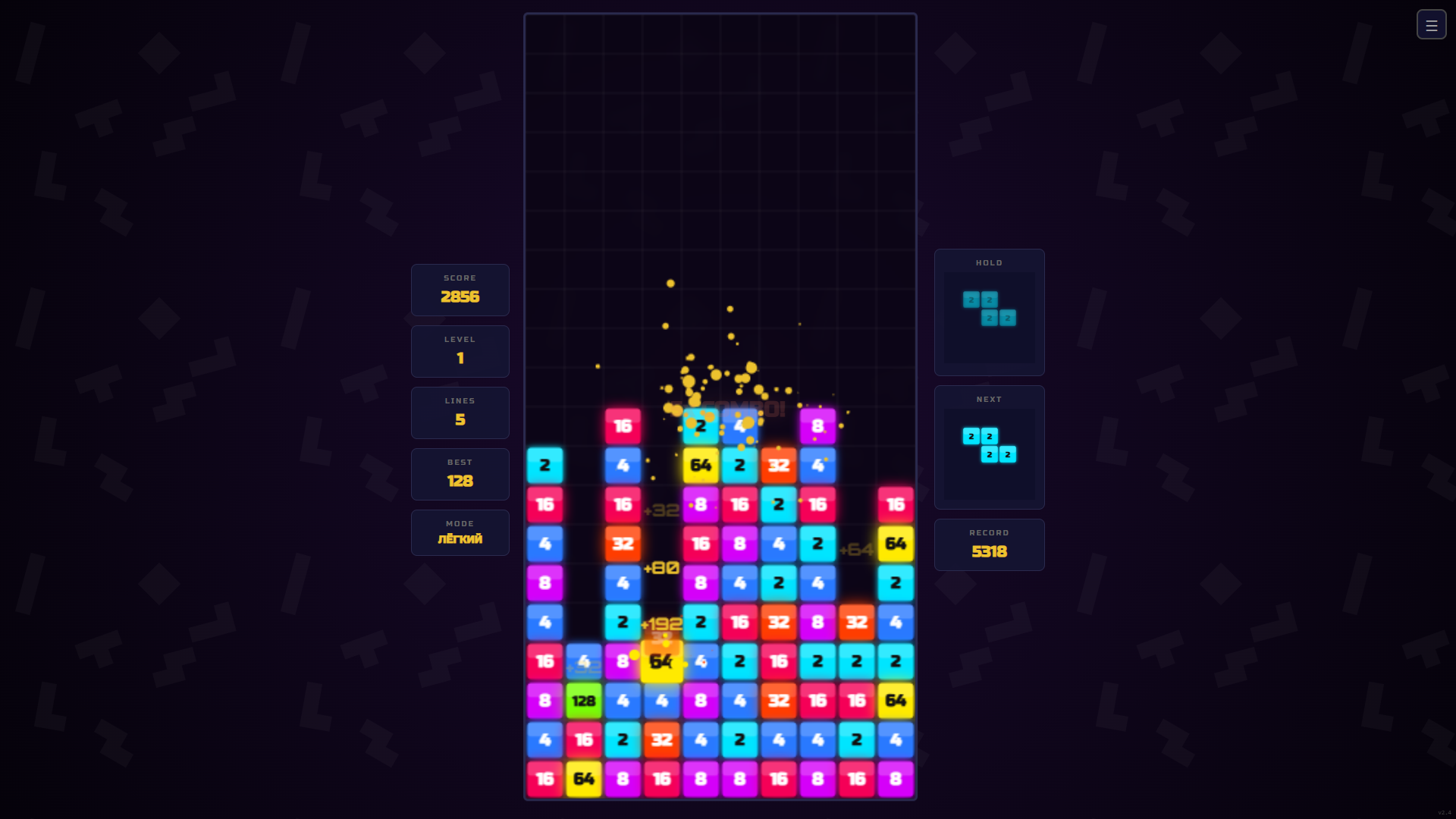Screen dimensions: 1456x819
Task: Select the 128 tile on the board
Action: [x=583, y=701]
